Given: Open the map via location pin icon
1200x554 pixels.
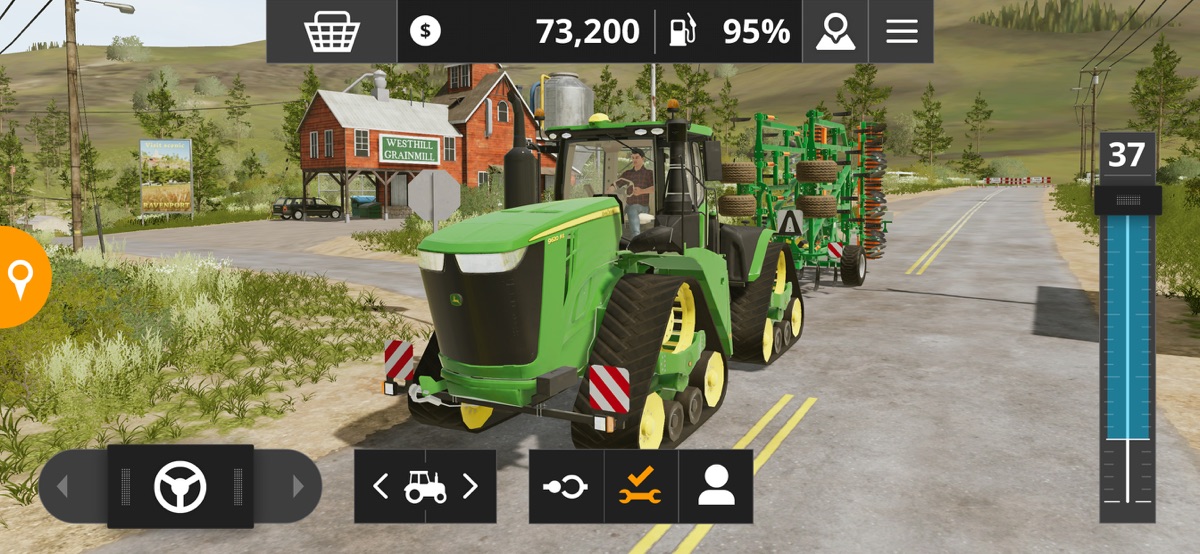Looking at the screenshot, I should click(835, 32).
